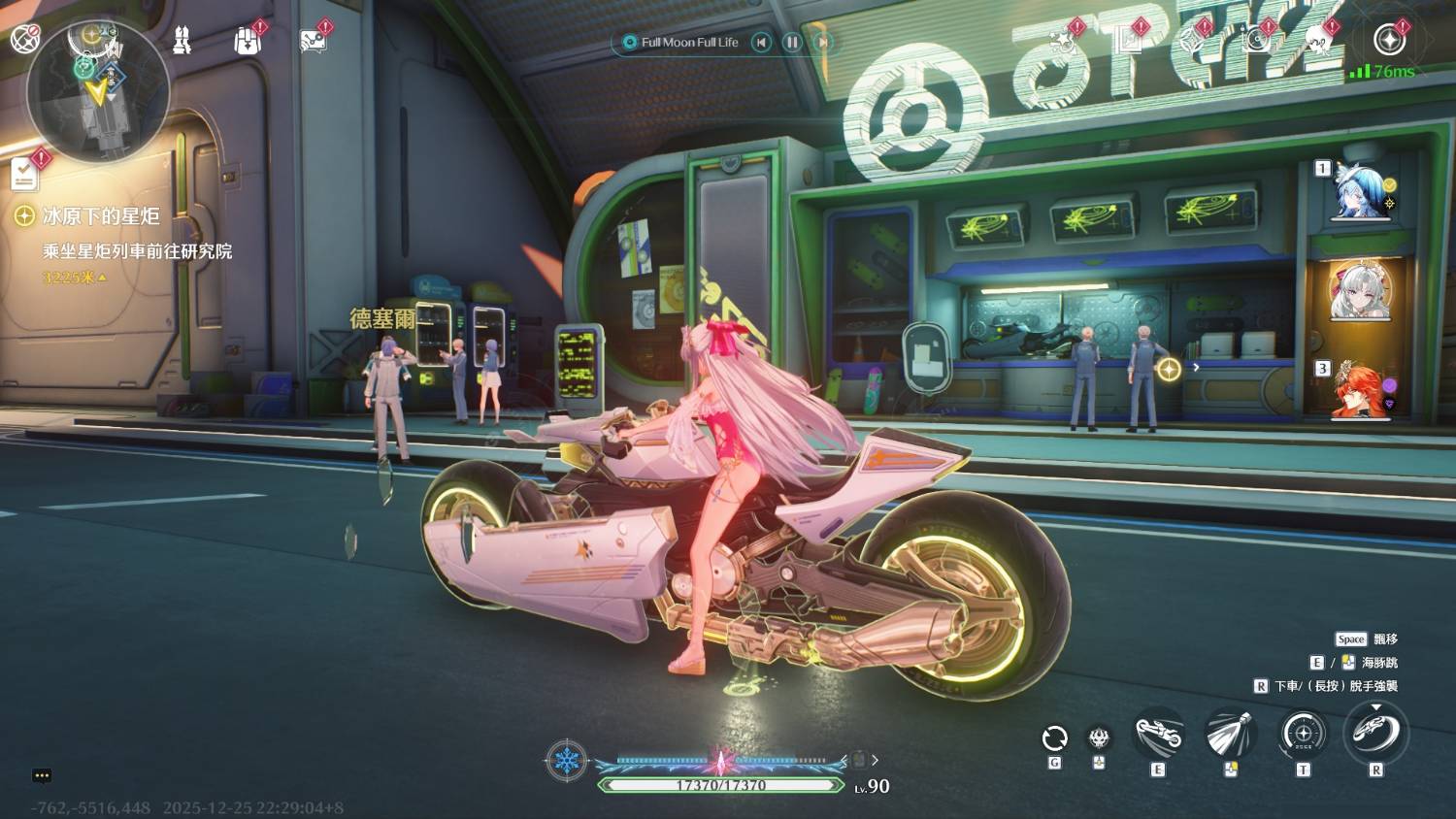
Task: Activate the motorcycle dolphin jump skill
Action: pos(1158,736)
